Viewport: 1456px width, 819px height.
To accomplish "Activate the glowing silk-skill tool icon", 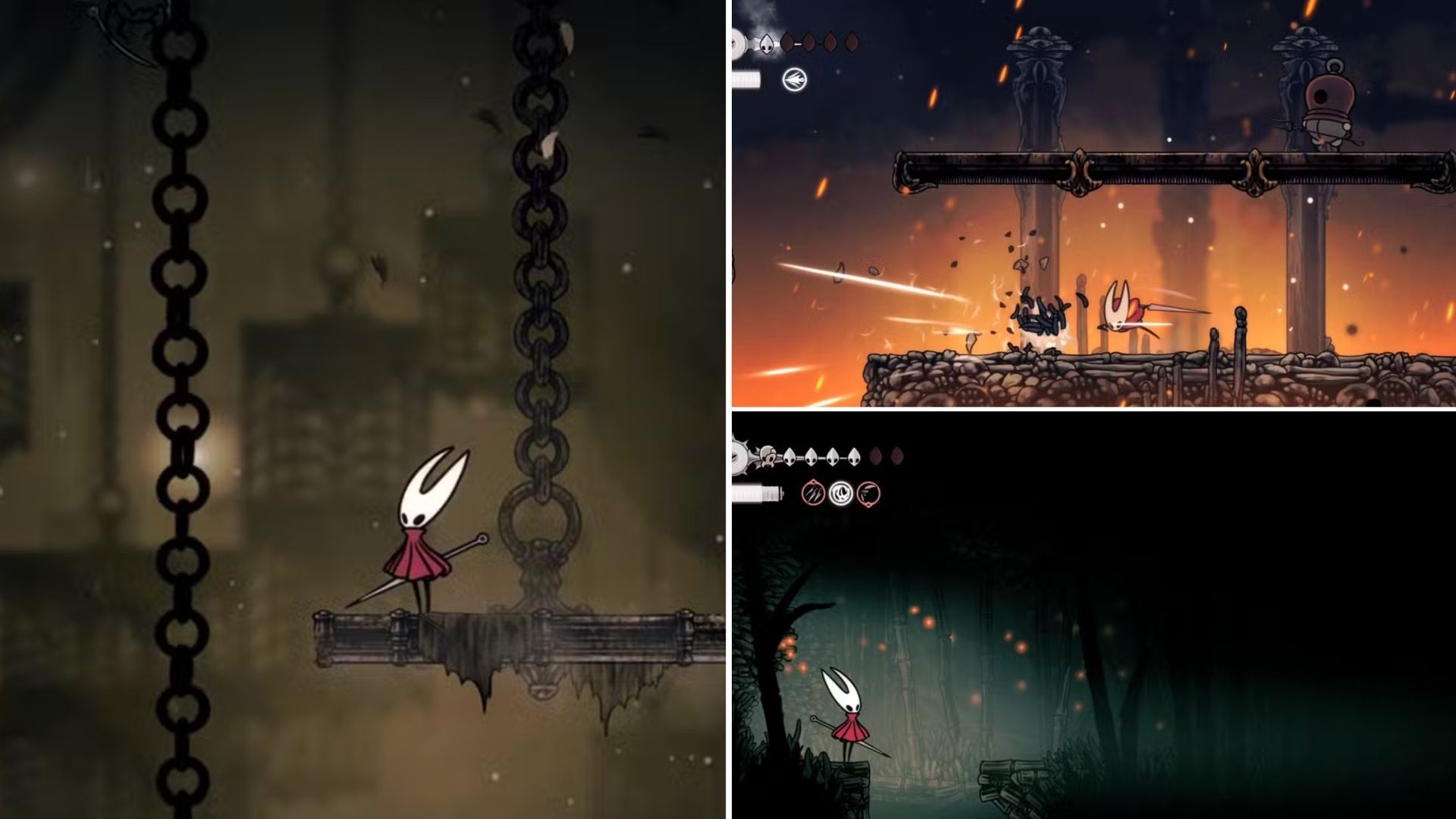I will (x=841, y=493).
